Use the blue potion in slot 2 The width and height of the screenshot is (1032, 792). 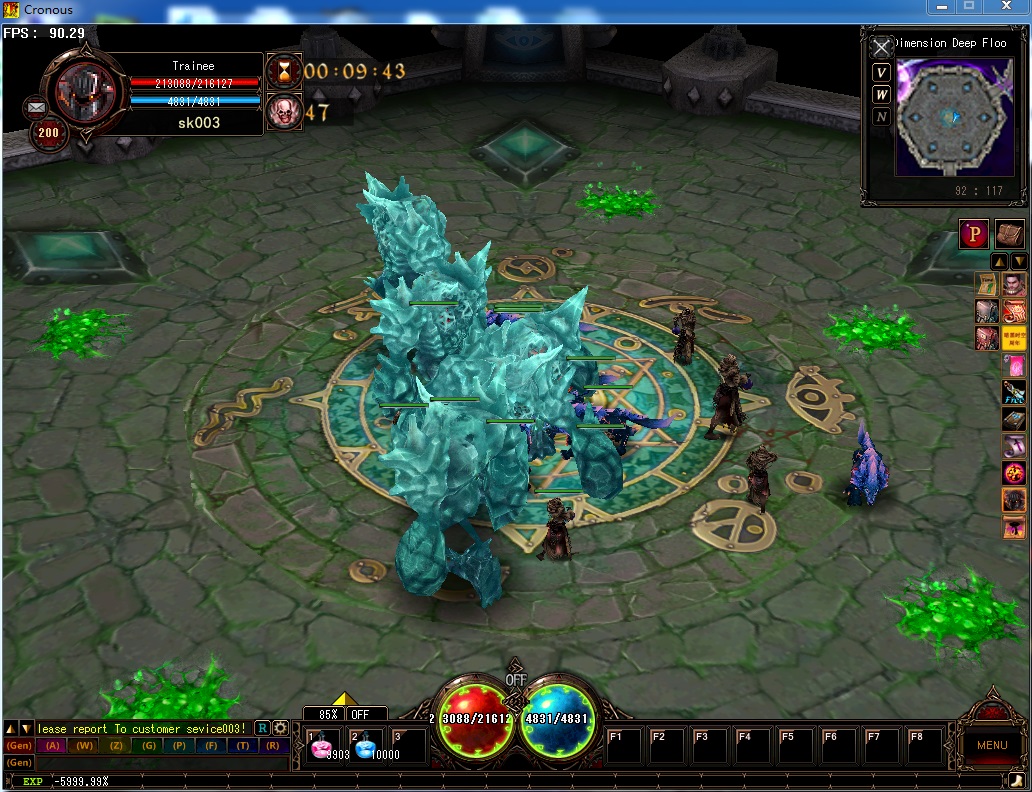366,746
